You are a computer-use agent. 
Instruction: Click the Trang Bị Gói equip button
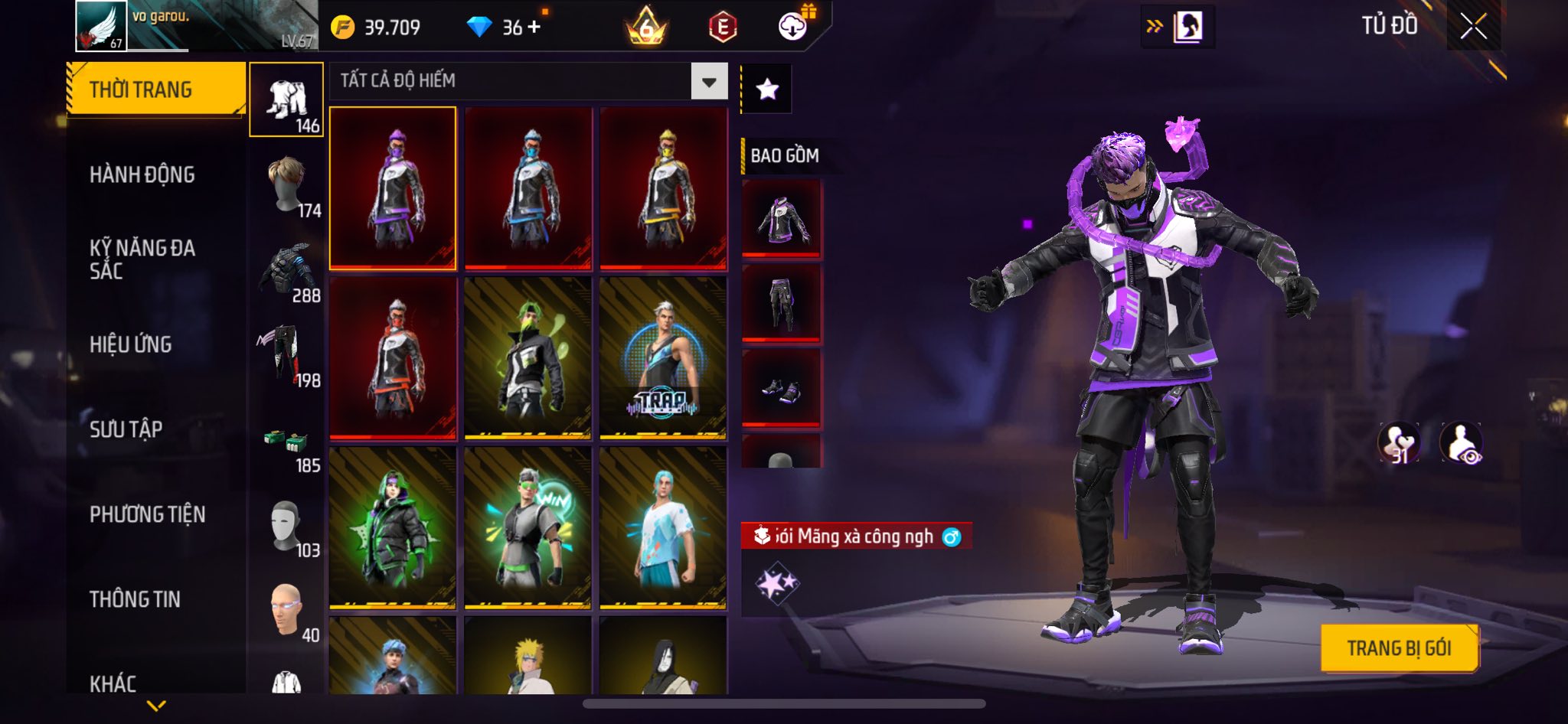(1399, 648)
